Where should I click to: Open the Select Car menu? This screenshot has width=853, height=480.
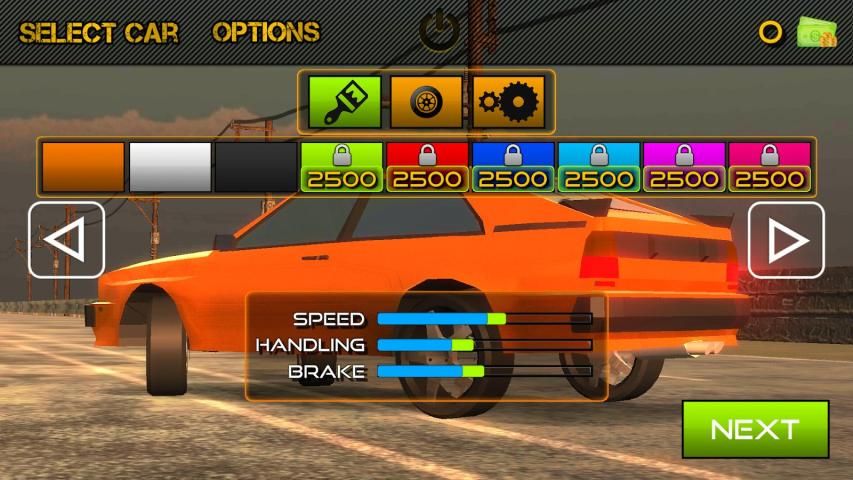tap(99, 32)
